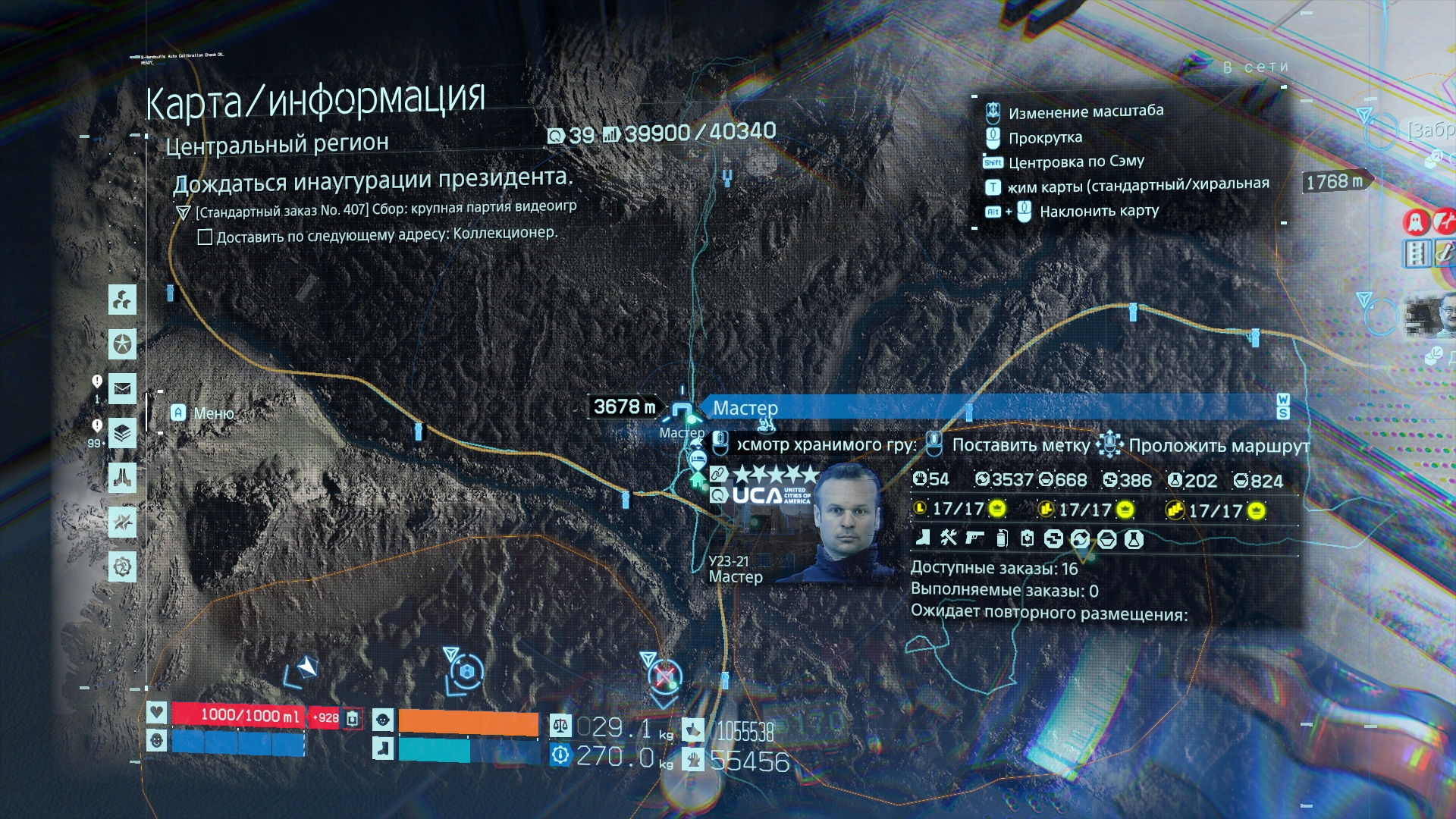Open the star-in-circle Bridge Links icon
This screenshot has height=819, width=1456.
(x=122, y=344)
